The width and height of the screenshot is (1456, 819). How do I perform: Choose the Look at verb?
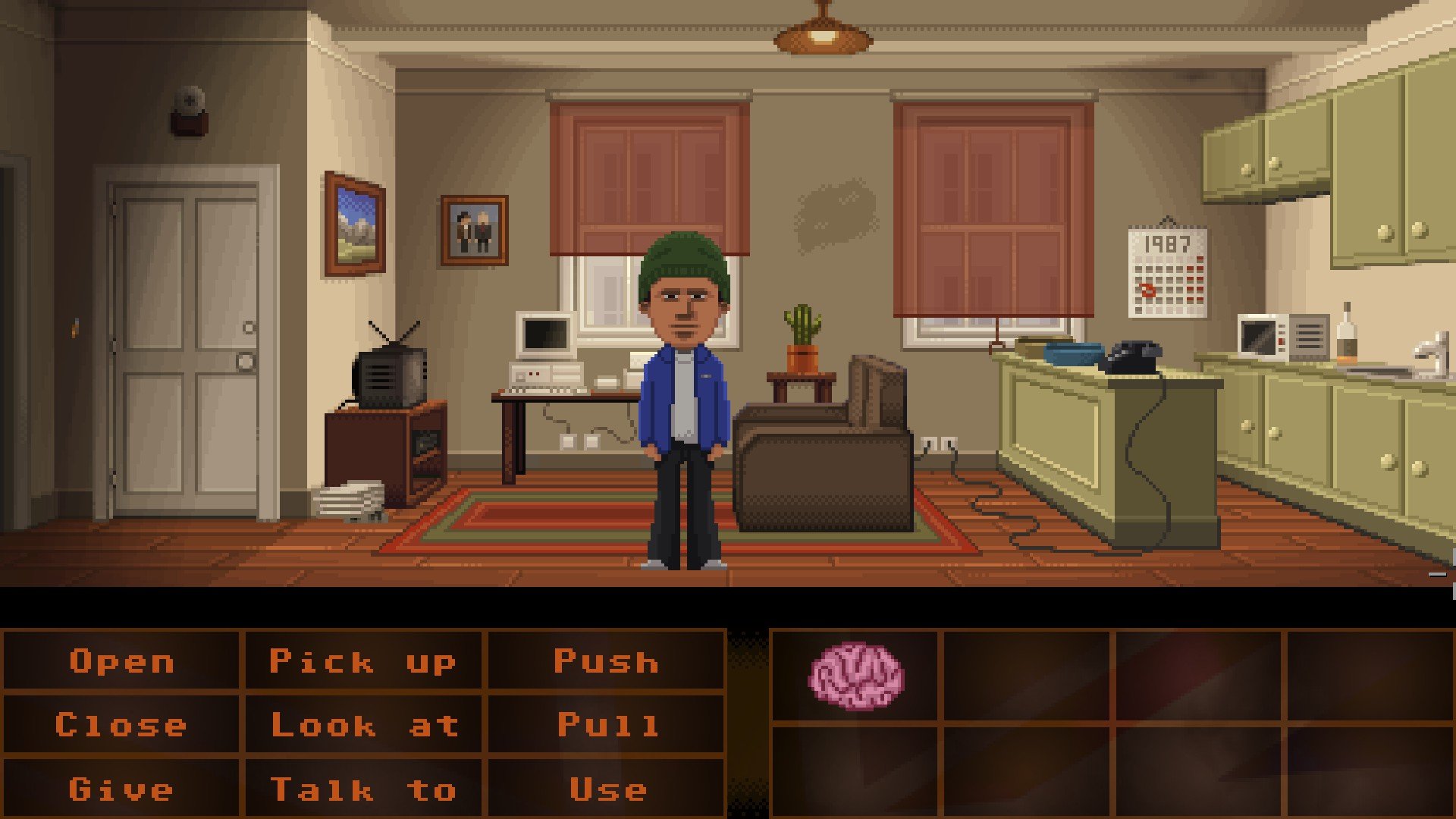(x=364, y=725)
